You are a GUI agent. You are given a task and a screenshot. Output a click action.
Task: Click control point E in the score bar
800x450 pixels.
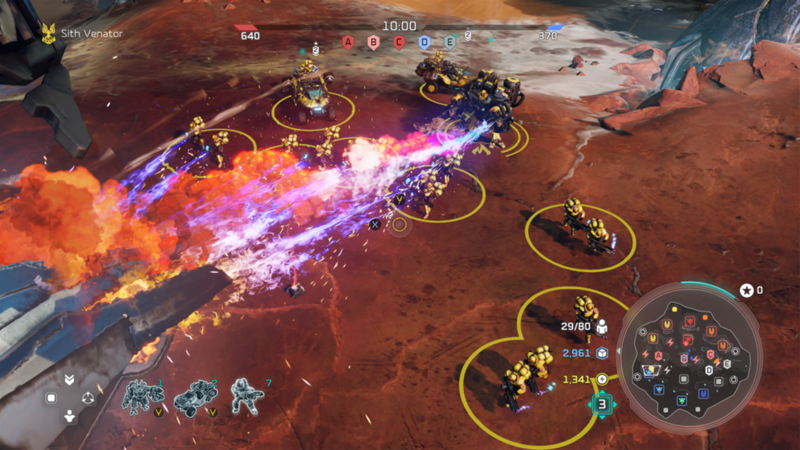[x=450, y=42]
